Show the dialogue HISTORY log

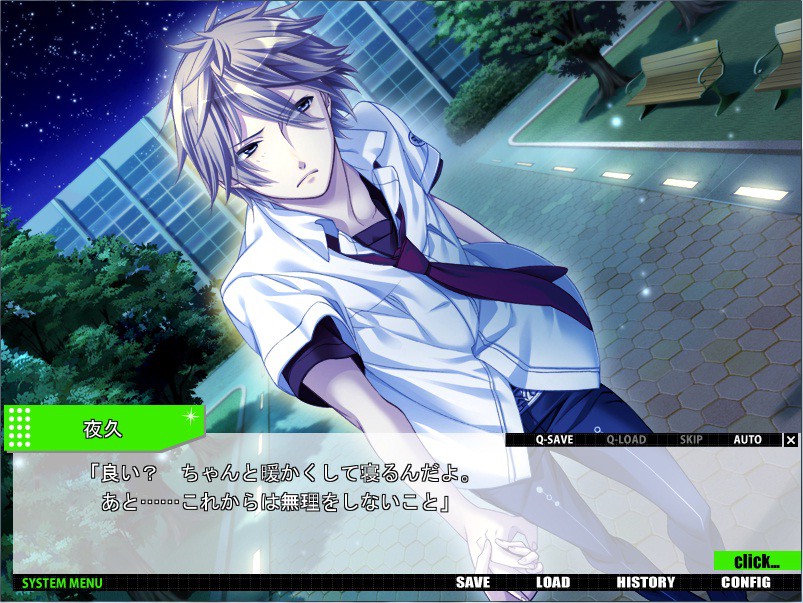pyautogui.click(x=645, y=583)
